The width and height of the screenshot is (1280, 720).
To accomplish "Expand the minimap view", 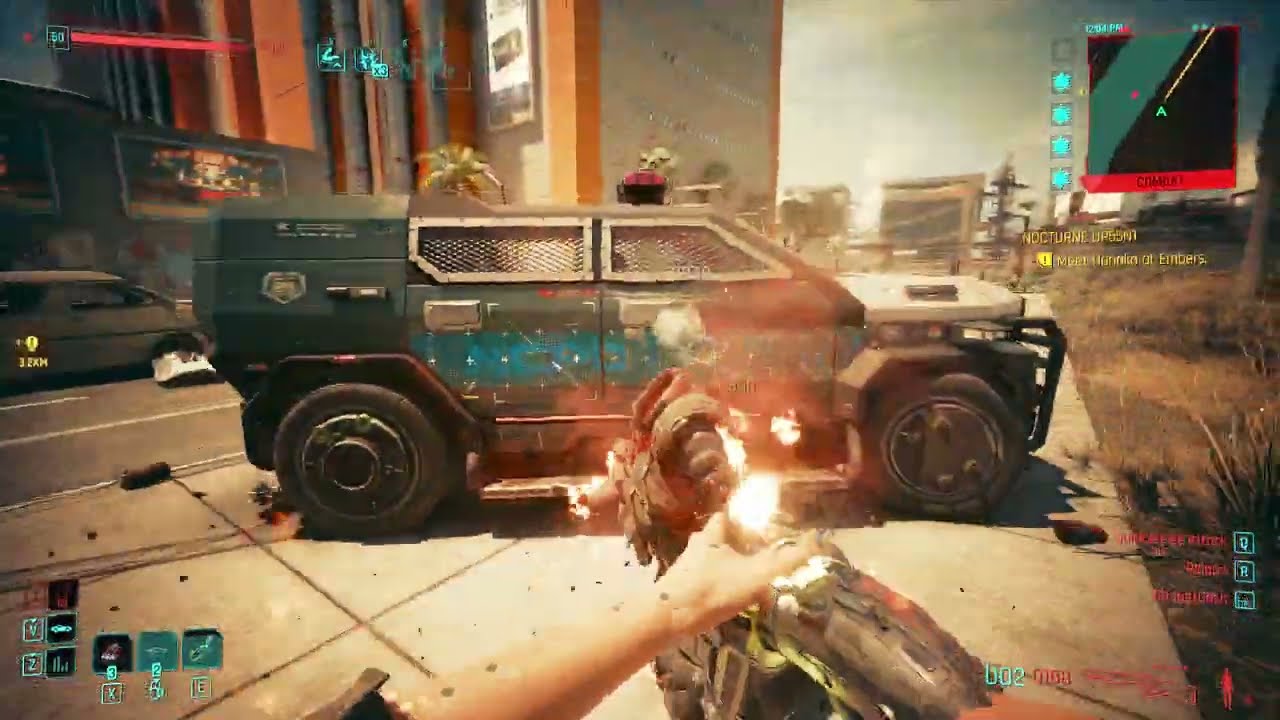I will (x=1161, y=103).
